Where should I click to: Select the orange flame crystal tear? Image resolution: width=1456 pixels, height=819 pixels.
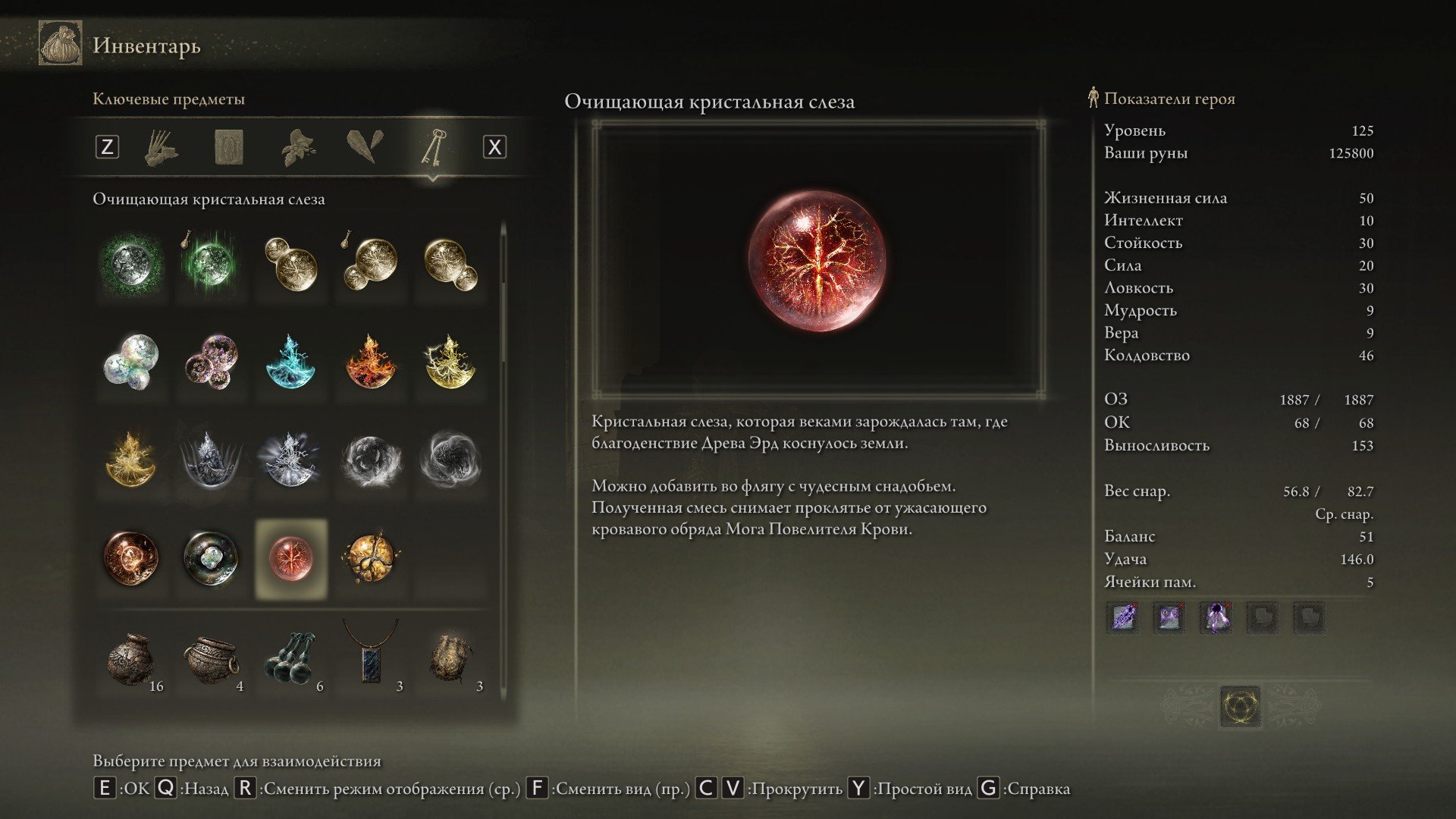pyautogui.click(x=371, y=362)
